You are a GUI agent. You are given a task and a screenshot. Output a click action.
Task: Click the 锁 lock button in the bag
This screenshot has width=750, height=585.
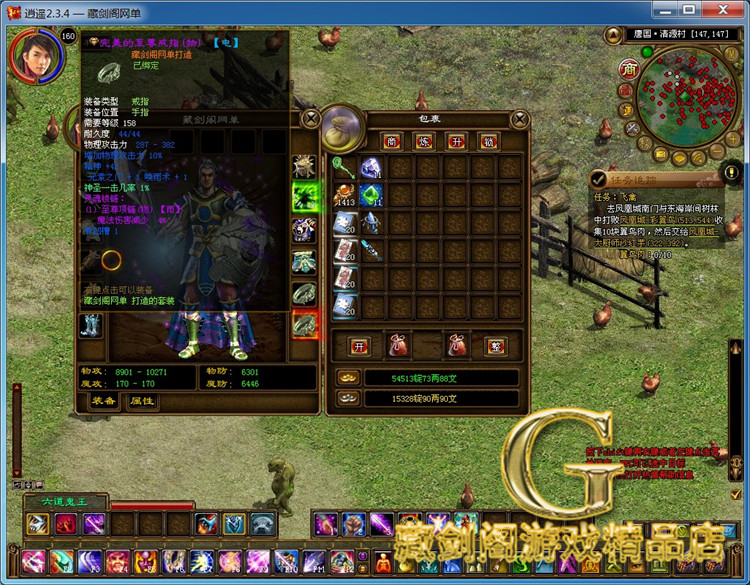[488, 141]
